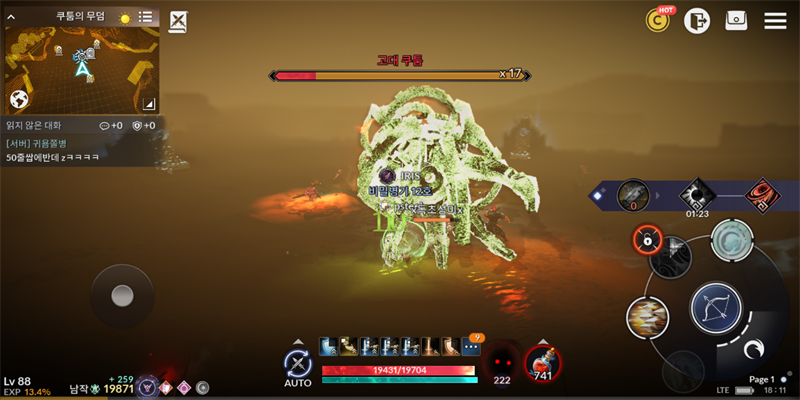Use the red health potion
800x400 pixels.
542,364
